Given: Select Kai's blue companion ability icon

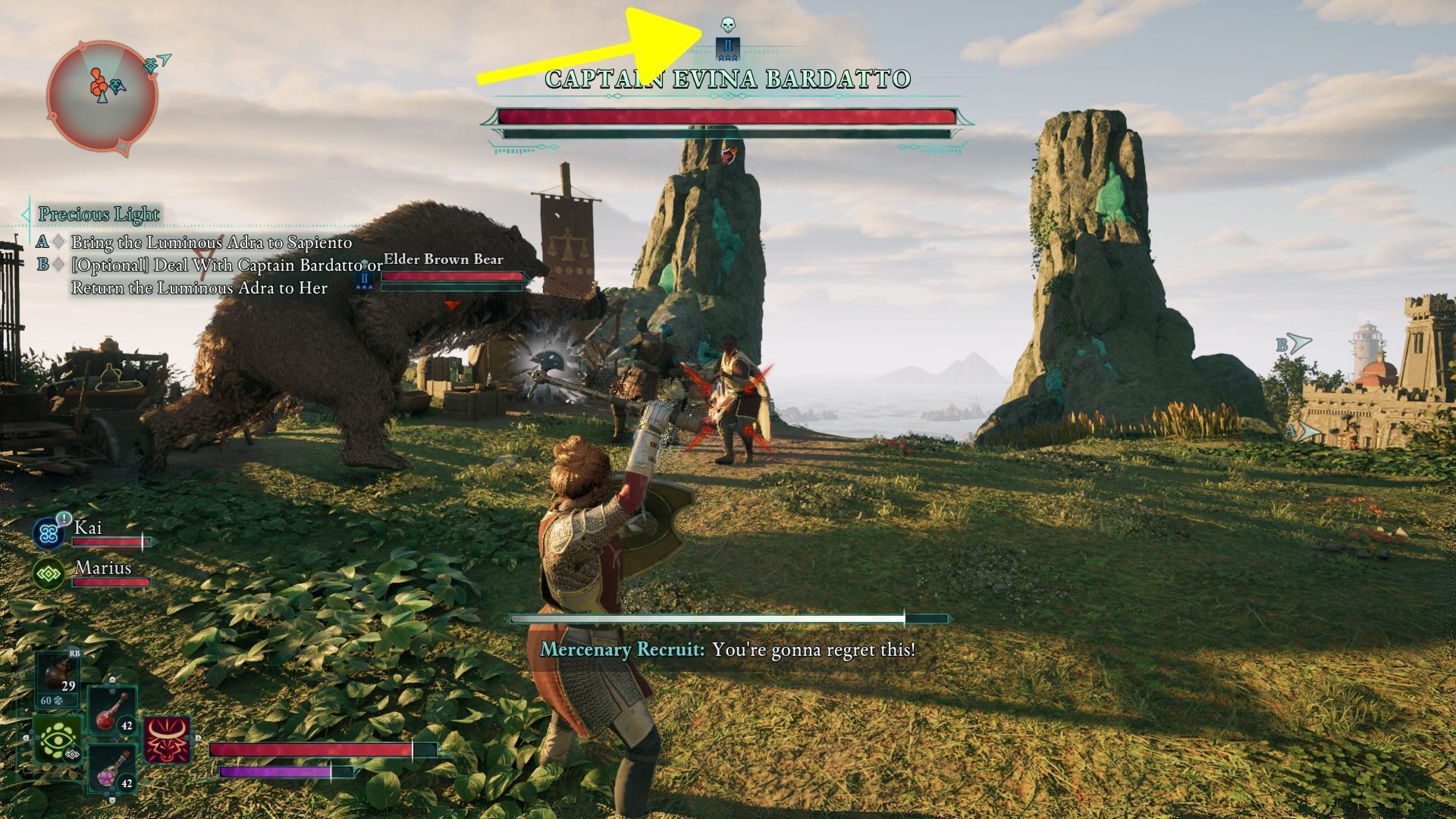Looking at the screenshot, I should point(49,533).
